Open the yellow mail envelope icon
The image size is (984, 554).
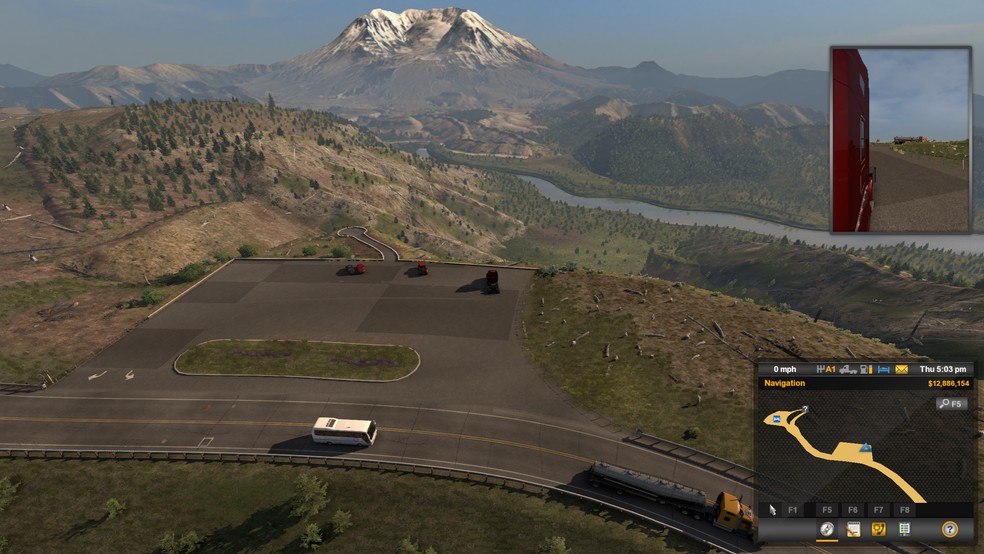click(901, 369)
